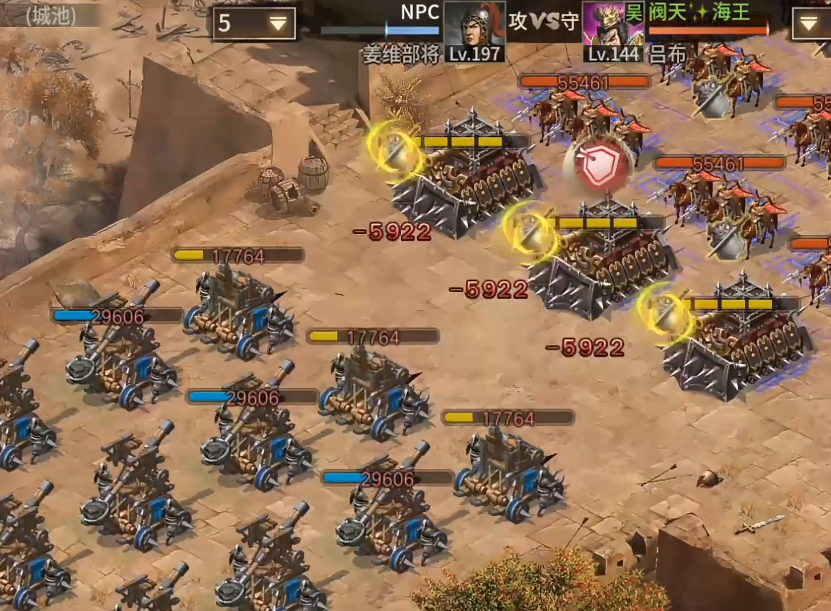This screenshot has height=611, width=831.
Task: Open the dropdown showing number 5
Action: click(x=253, y=23)
